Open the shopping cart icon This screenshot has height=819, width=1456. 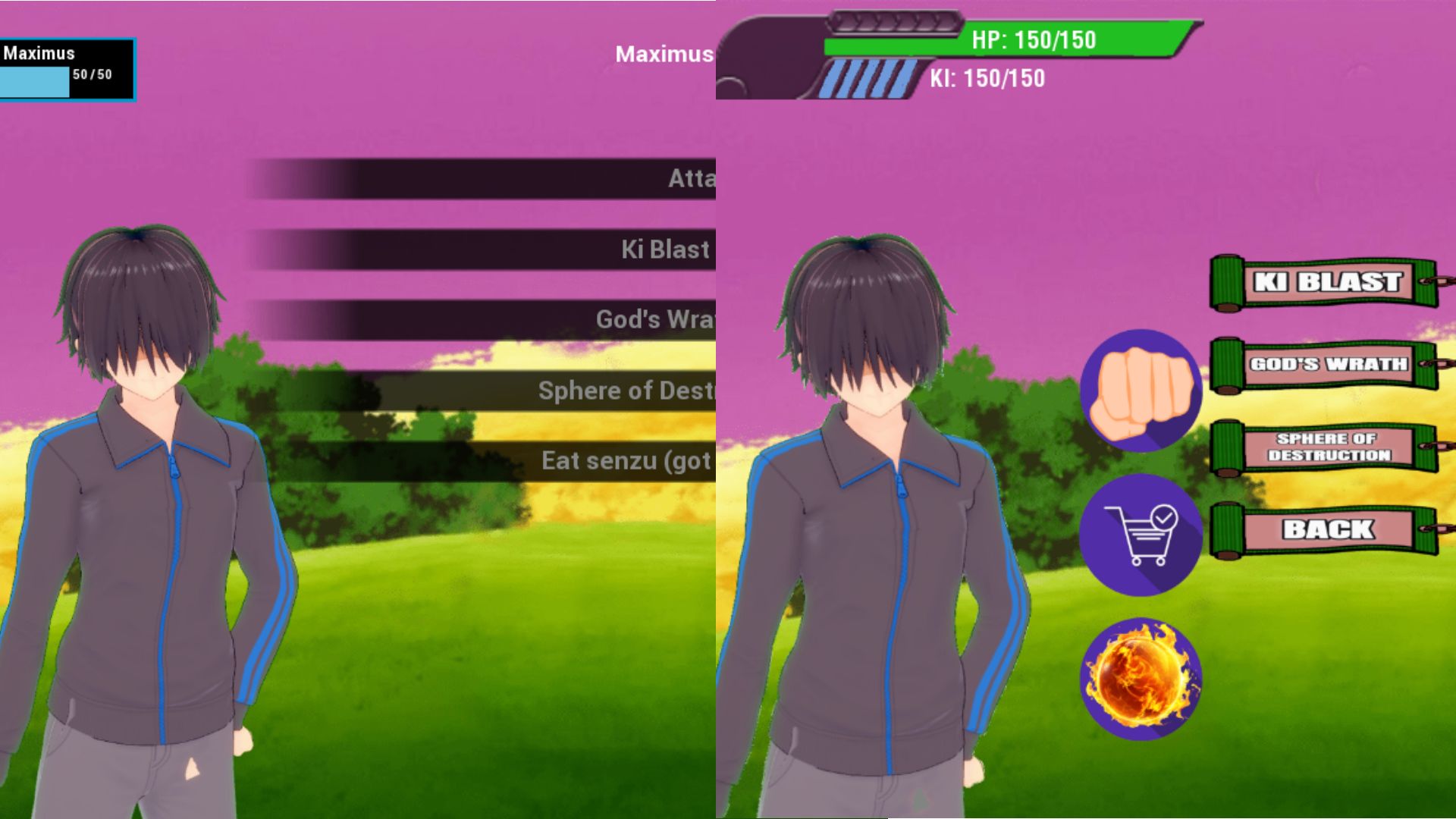pos(1141,535)
